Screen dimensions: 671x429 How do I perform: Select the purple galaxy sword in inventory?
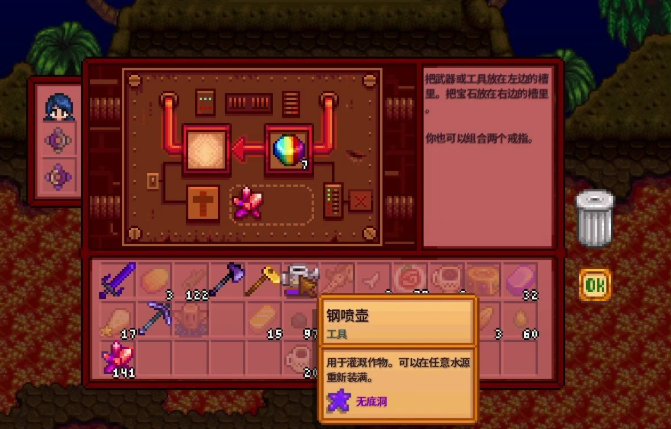116,280
